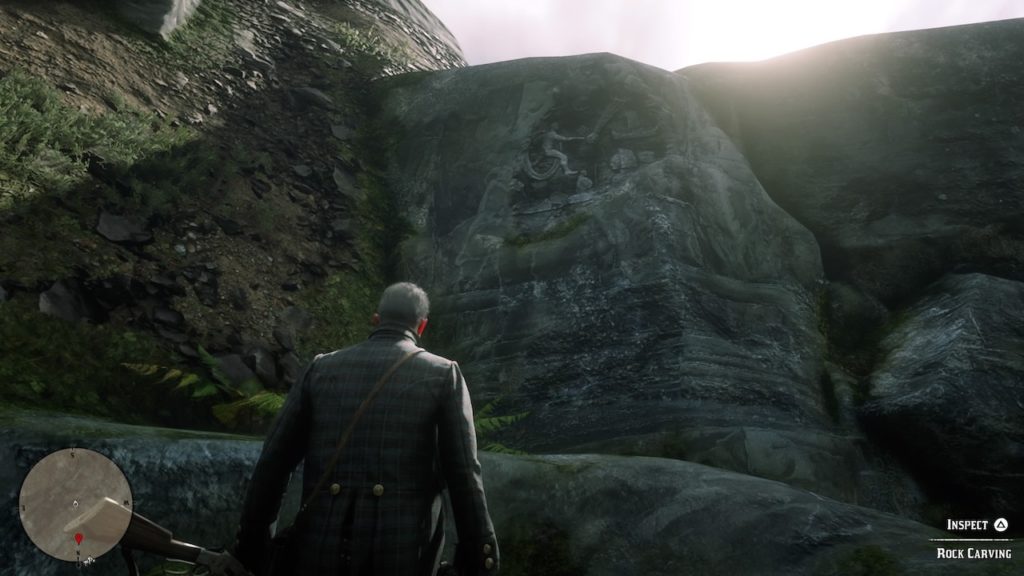Screen dimensions: 1024x576
Task: Open the circular minimap
Action: click(75, 504)
